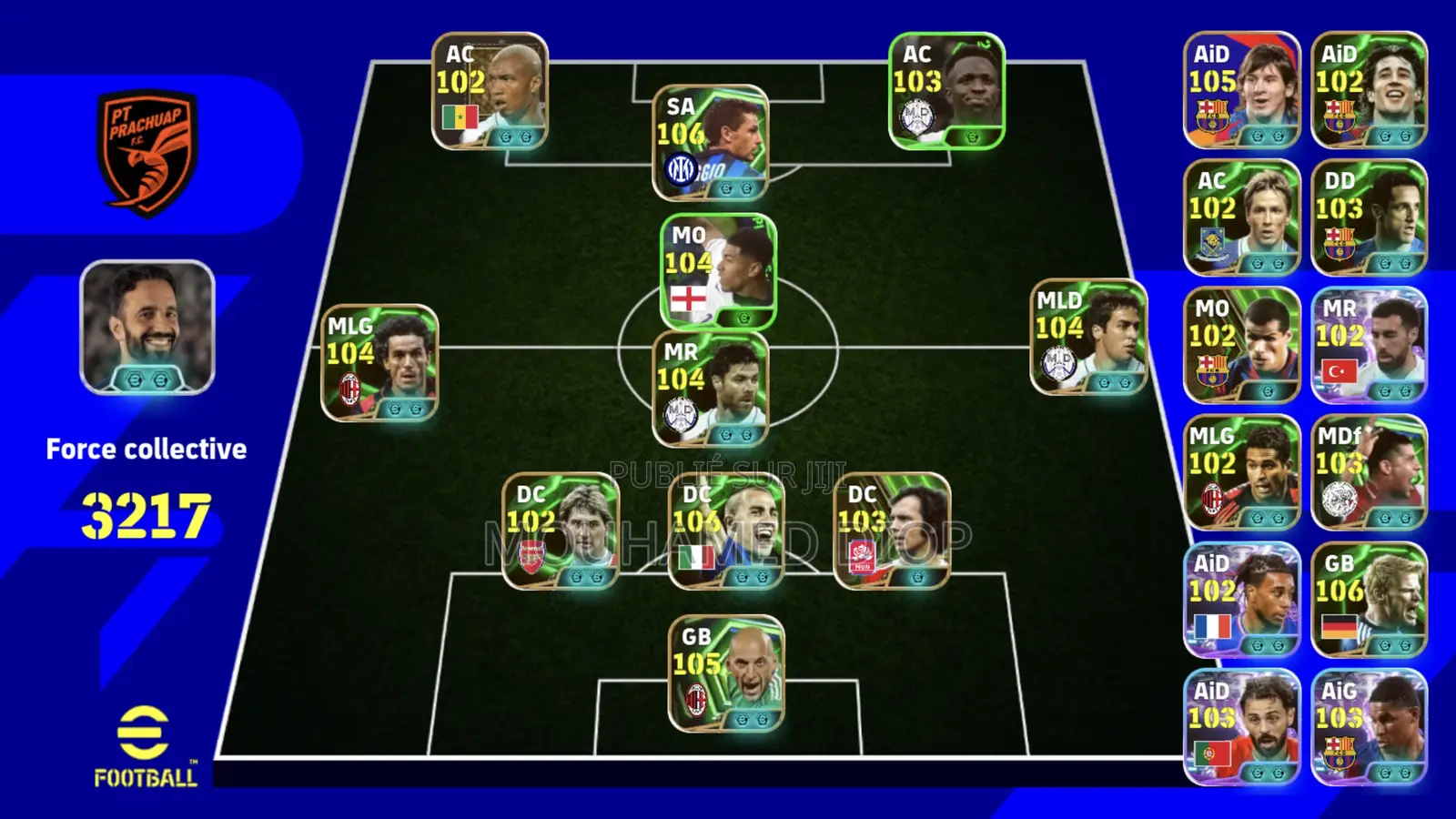Screen dimensions: 1456x819
Task: Pick the MDf 103 Ajax substitute card
Action: click(1369, 472)
